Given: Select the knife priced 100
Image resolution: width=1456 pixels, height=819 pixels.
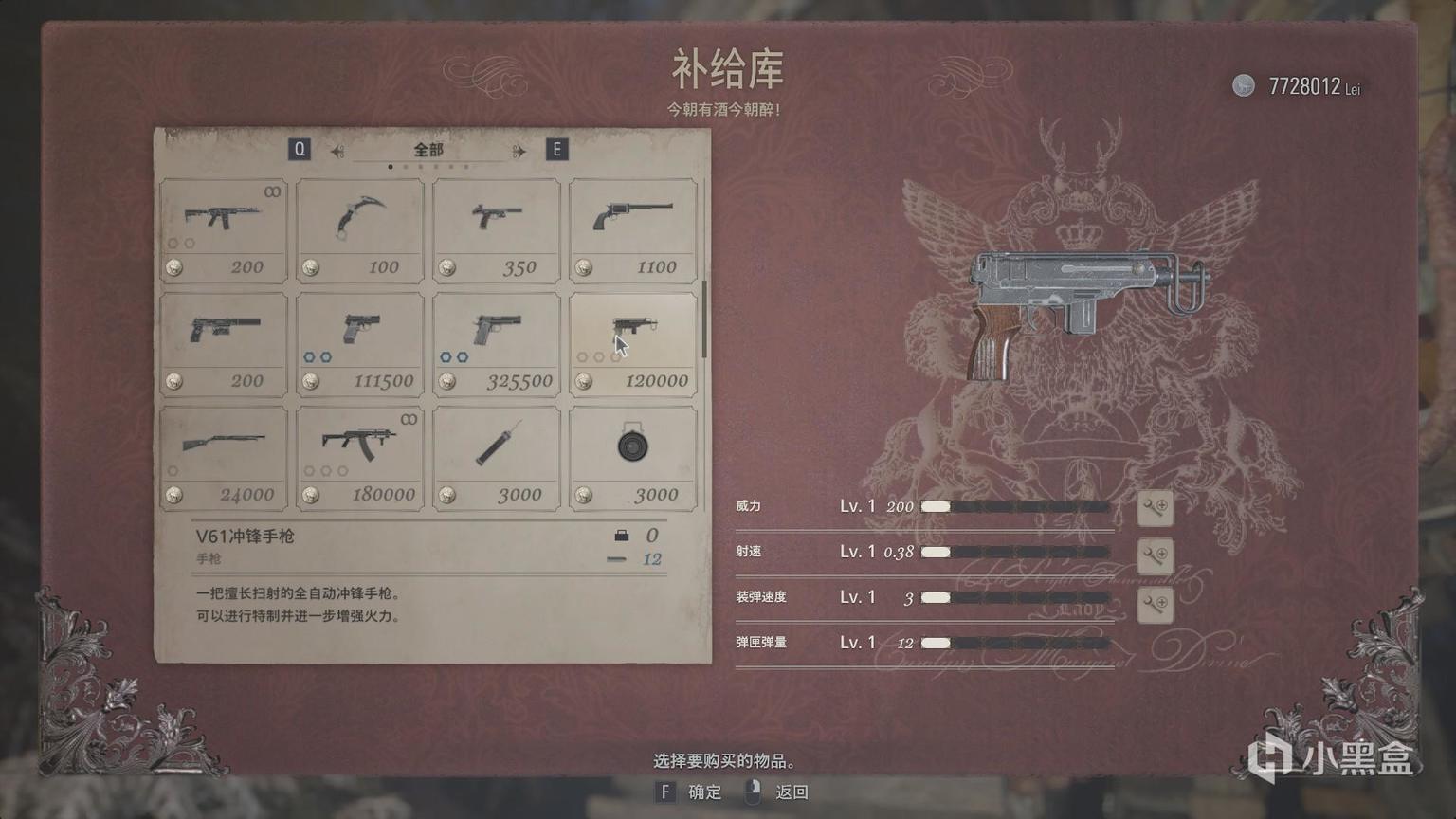Looking at the screenshot, I should click(360, 227).
